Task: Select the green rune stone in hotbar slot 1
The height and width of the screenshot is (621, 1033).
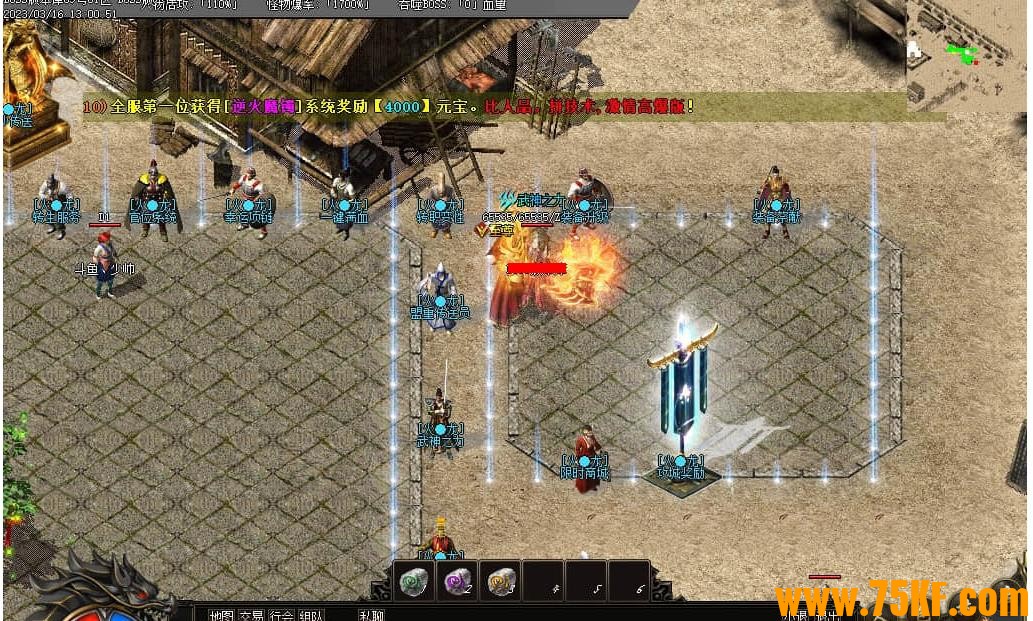Action: pyautogui.click(x=414, y=581)
